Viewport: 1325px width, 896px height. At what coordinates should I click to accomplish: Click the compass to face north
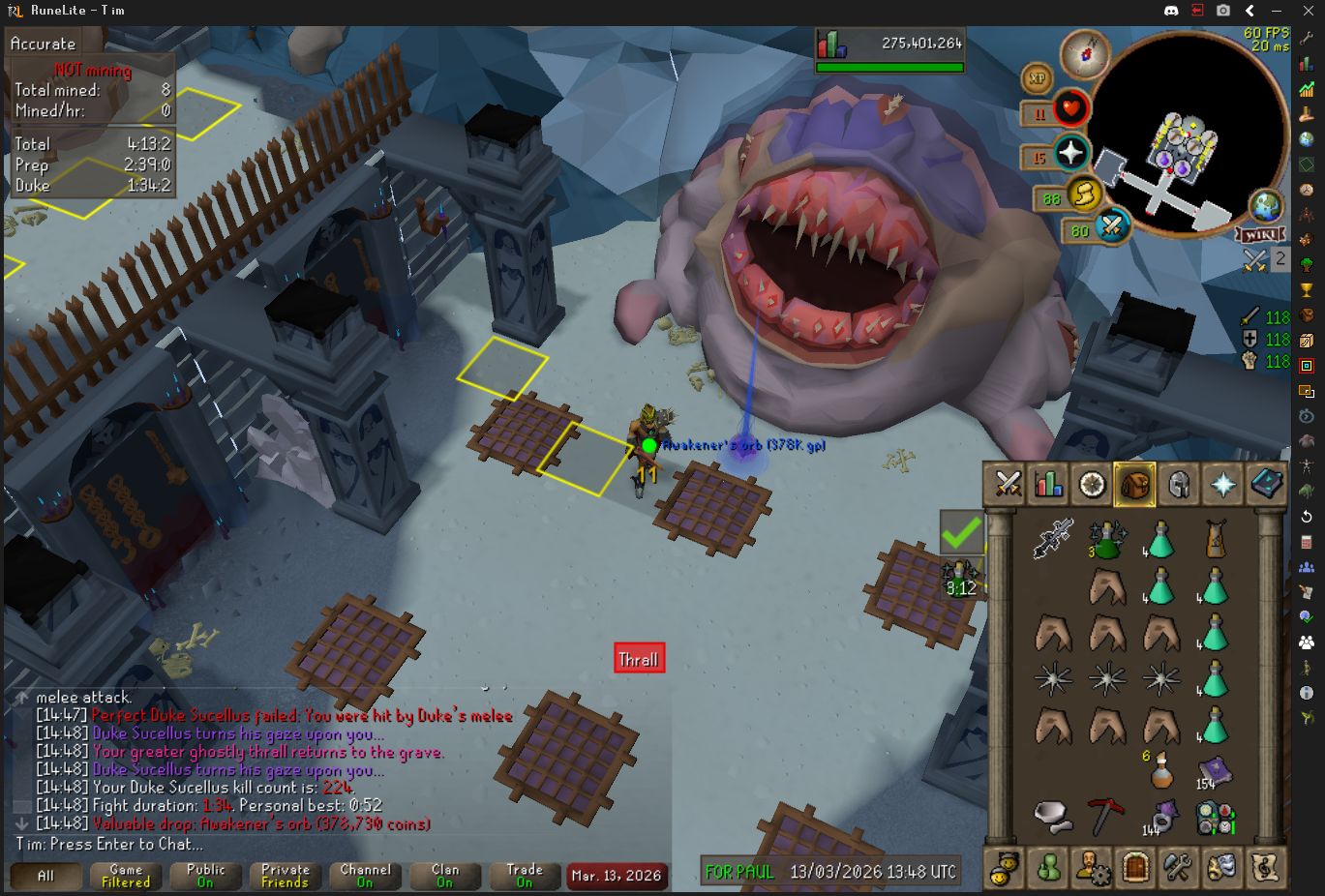pos(1084,54)
